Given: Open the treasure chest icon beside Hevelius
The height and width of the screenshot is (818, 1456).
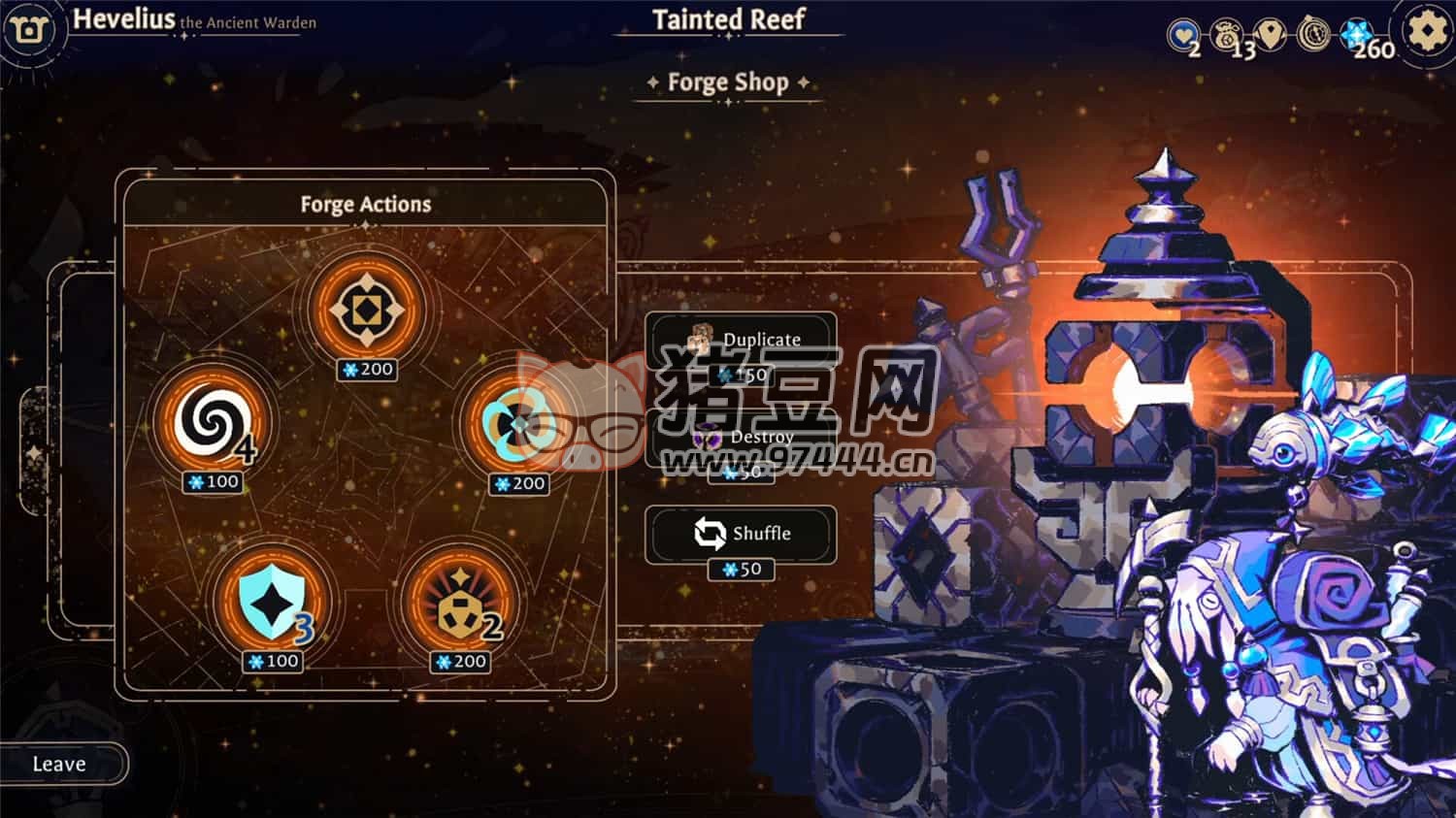Looking at the screenshot, I should pyautogui.click(x=29, y=30).
